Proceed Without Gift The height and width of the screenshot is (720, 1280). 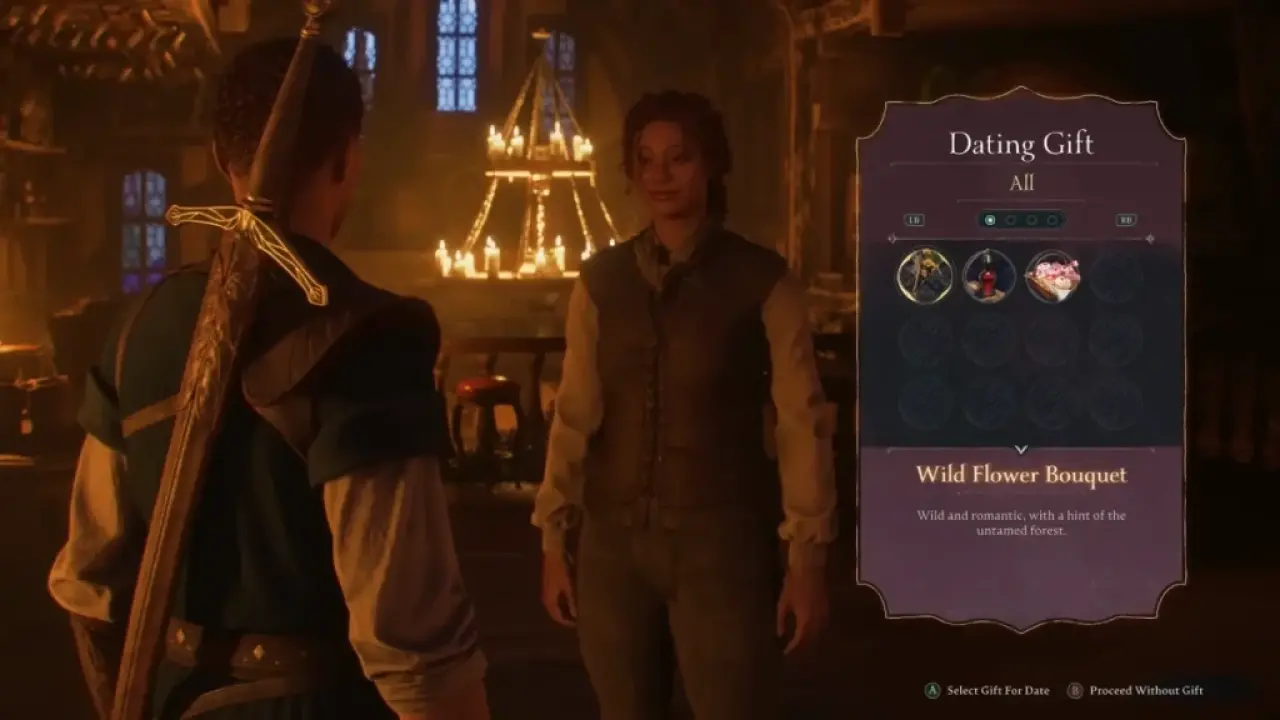click(1147, 691)
